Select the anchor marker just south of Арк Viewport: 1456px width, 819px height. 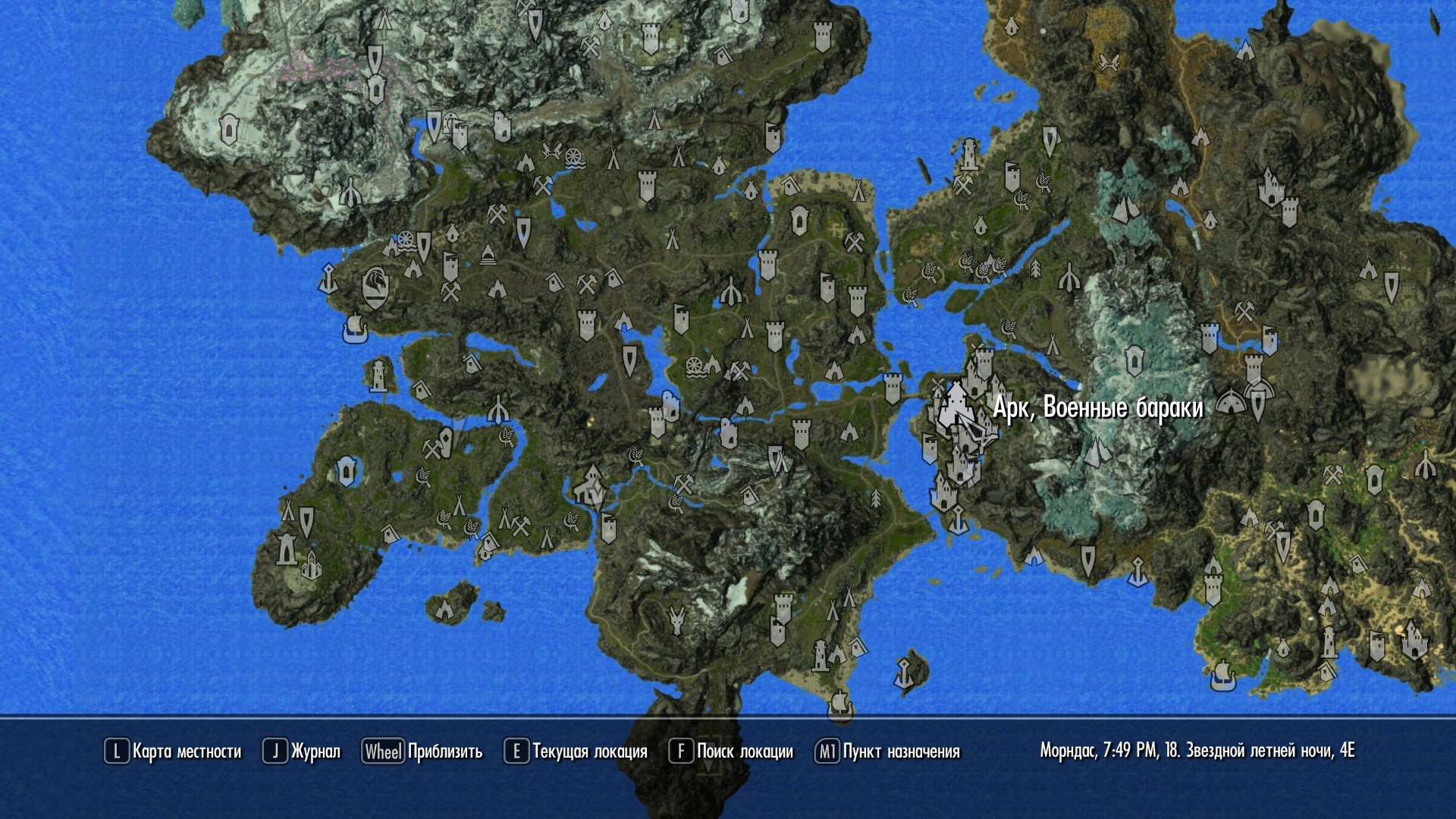958,520
